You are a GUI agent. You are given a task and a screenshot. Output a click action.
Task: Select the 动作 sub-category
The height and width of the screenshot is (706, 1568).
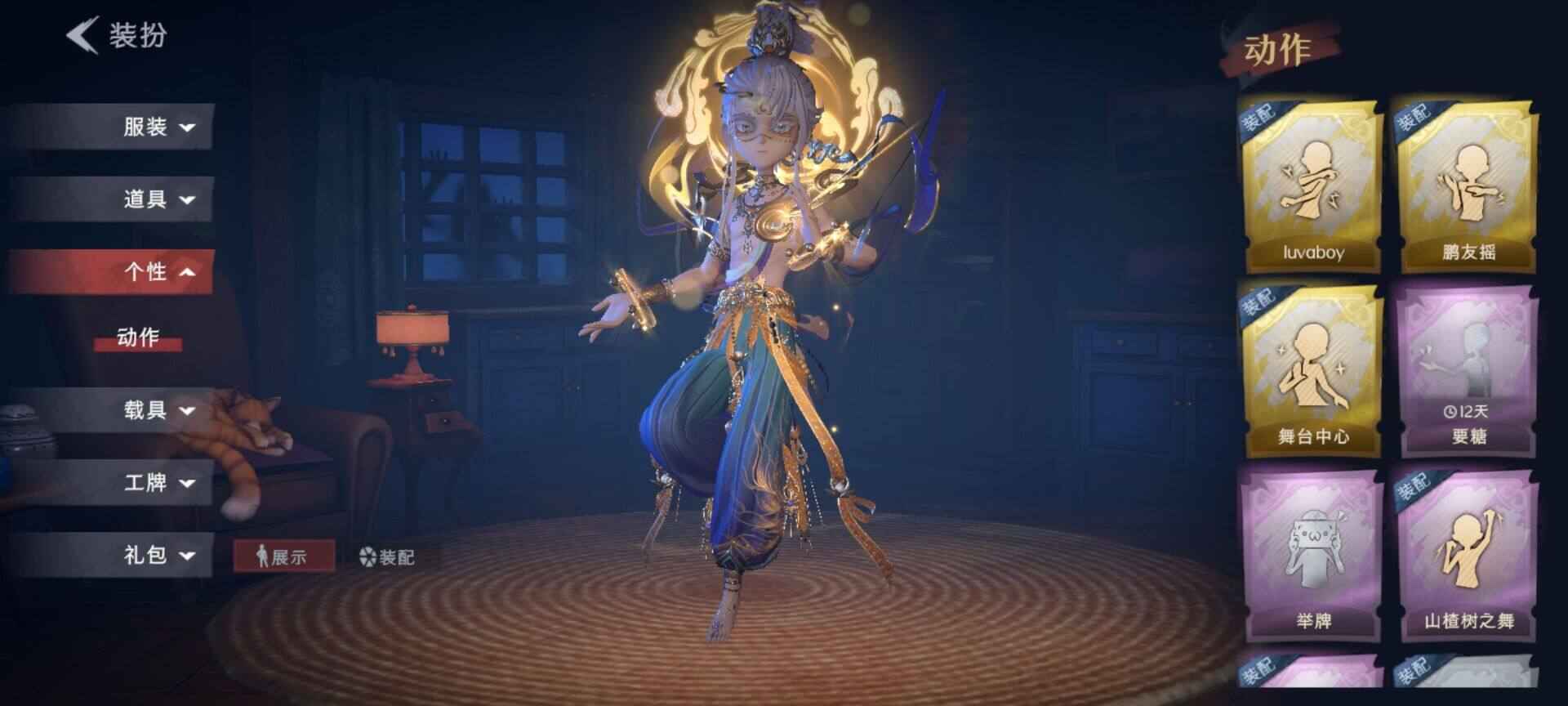point(137,337)
